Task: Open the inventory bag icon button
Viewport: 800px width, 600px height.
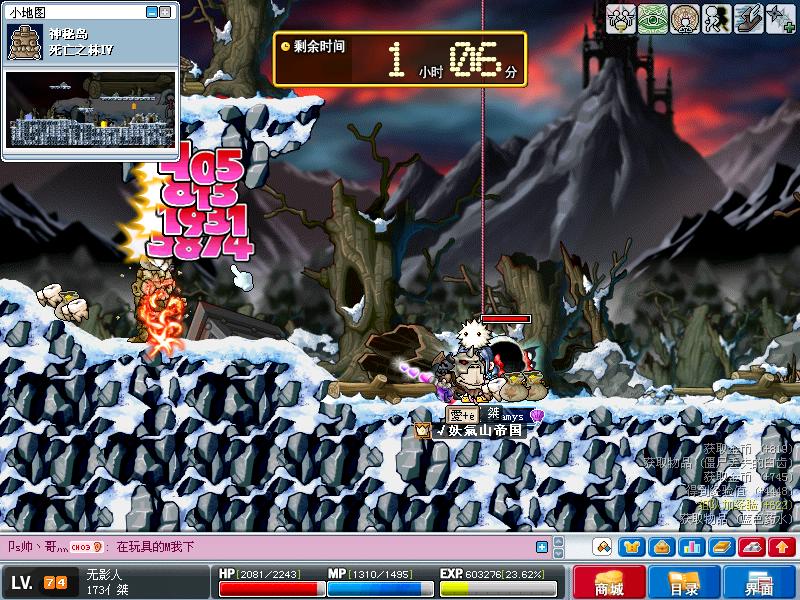Action: tap(661, 547)
